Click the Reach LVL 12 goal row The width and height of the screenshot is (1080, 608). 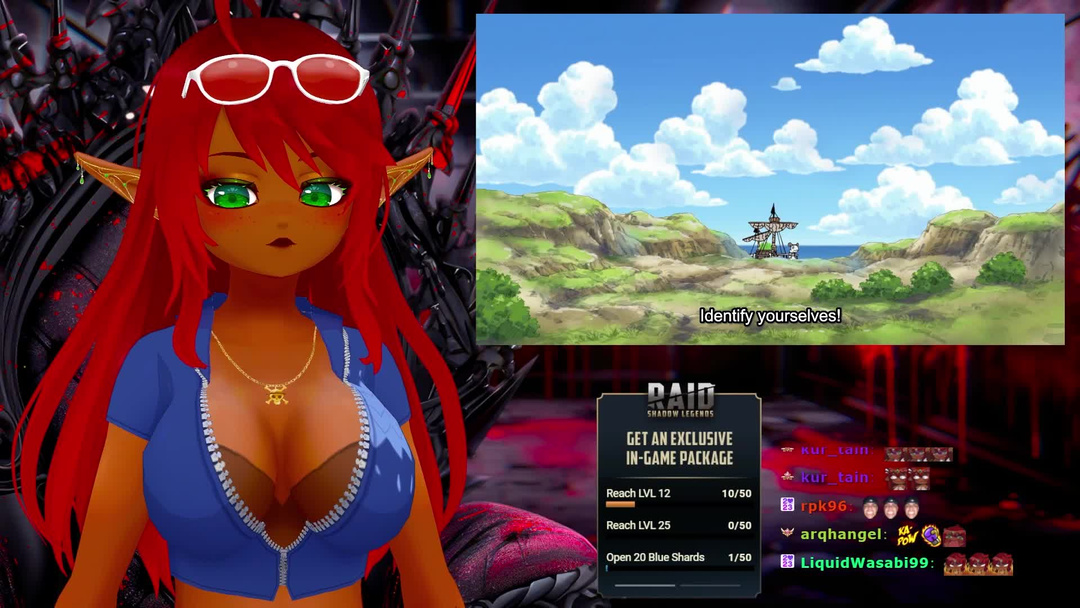[678, 494]
